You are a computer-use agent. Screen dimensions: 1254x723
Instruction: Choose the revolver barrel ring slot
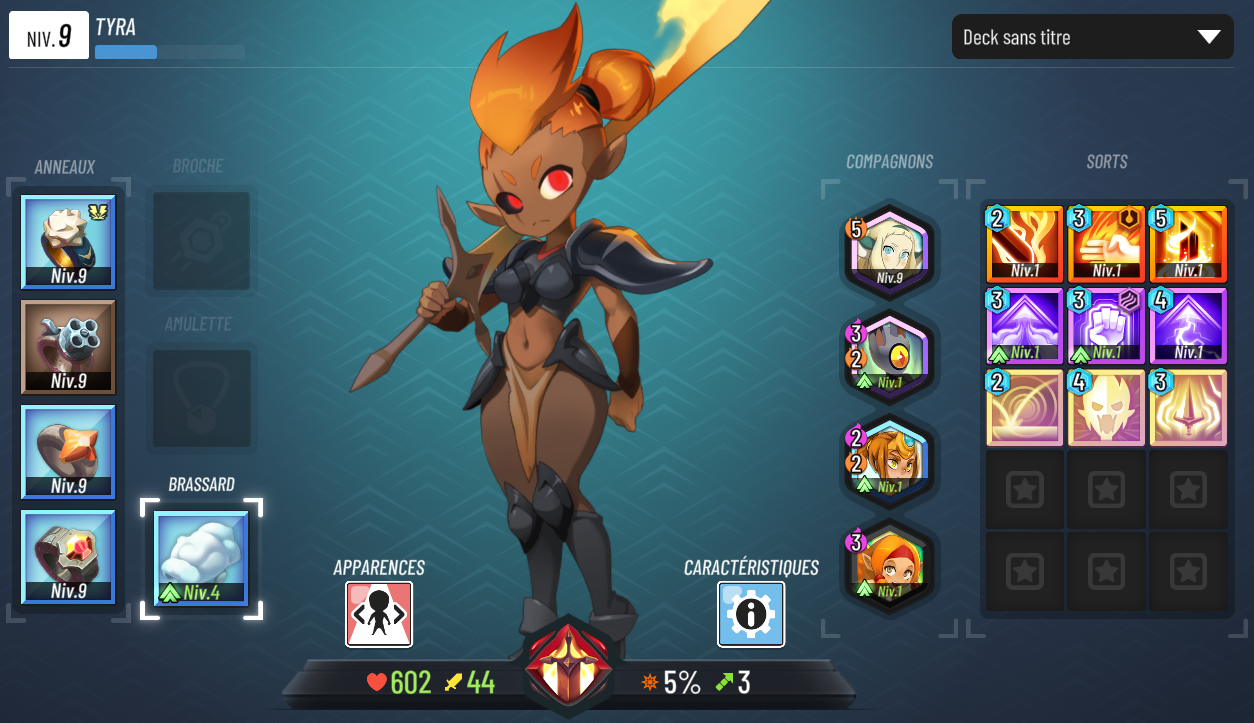(x=69, y=347)
